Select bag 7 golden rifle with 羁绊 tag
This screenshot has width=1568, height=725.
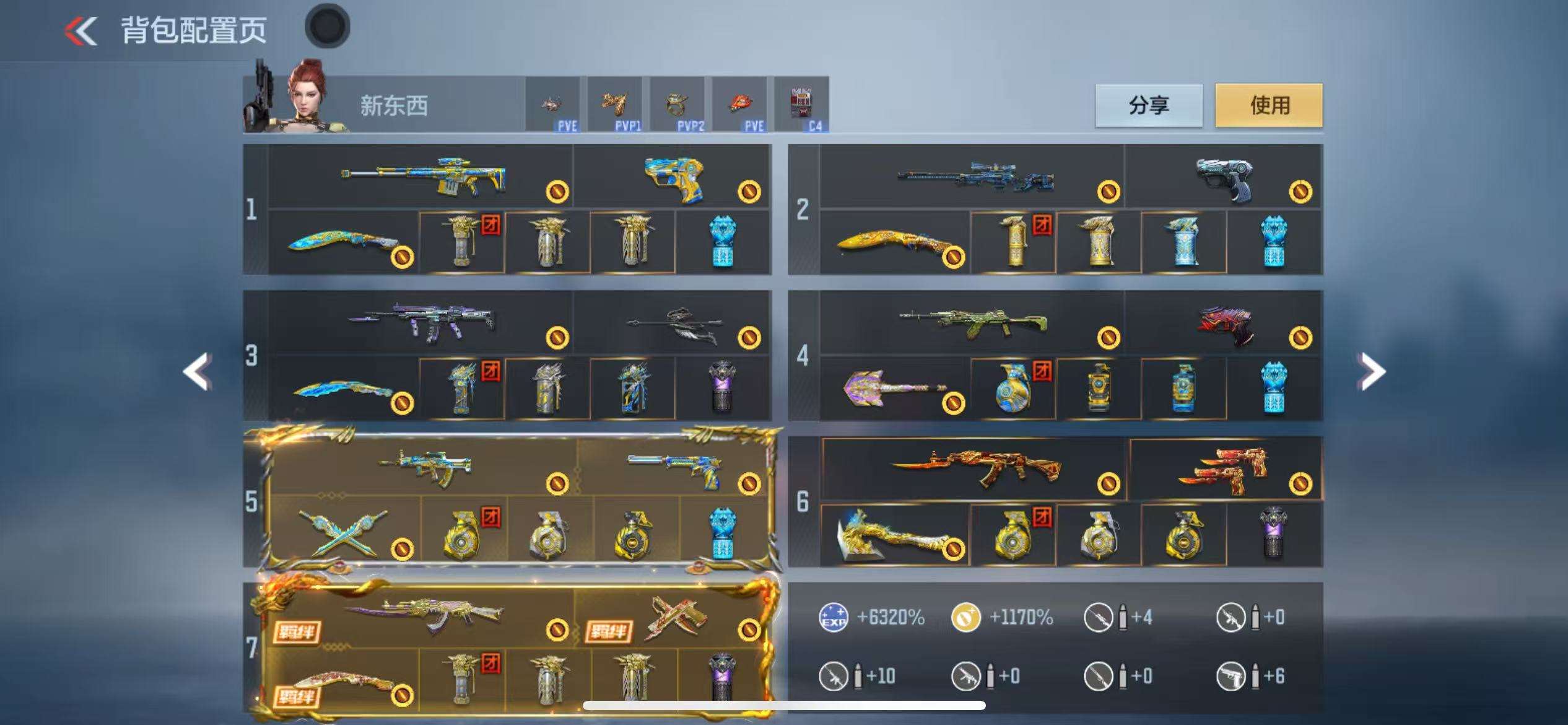point(424,613)
